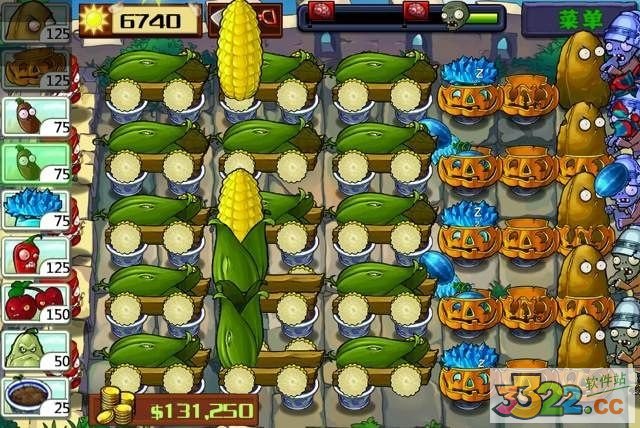Choose the brown Coffee Bean seed packet
The image size is (640, 428).
point(34,116)
